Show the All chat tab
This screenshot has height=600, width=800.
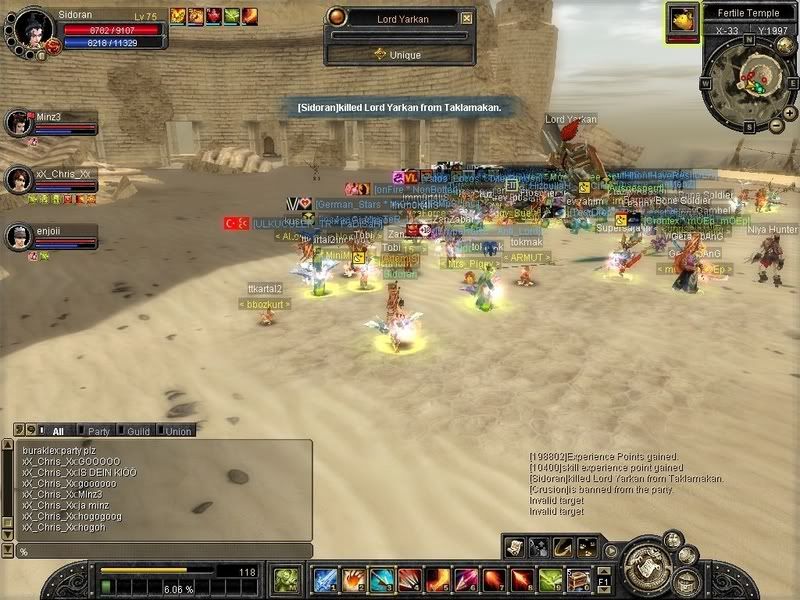coord(58,431)
